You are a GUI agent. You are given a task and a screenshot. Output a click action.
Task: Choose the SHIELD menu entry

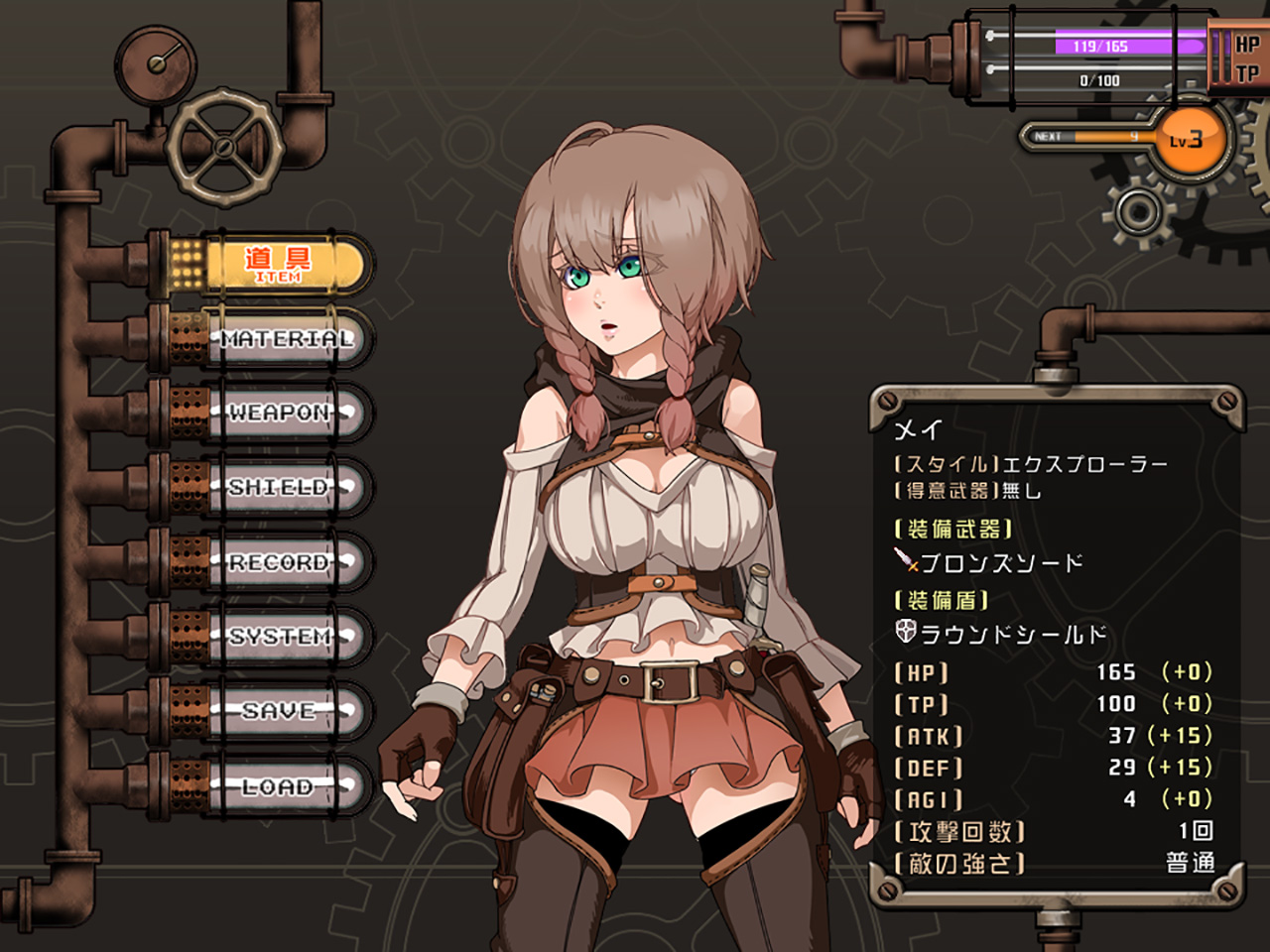[280, 488]
